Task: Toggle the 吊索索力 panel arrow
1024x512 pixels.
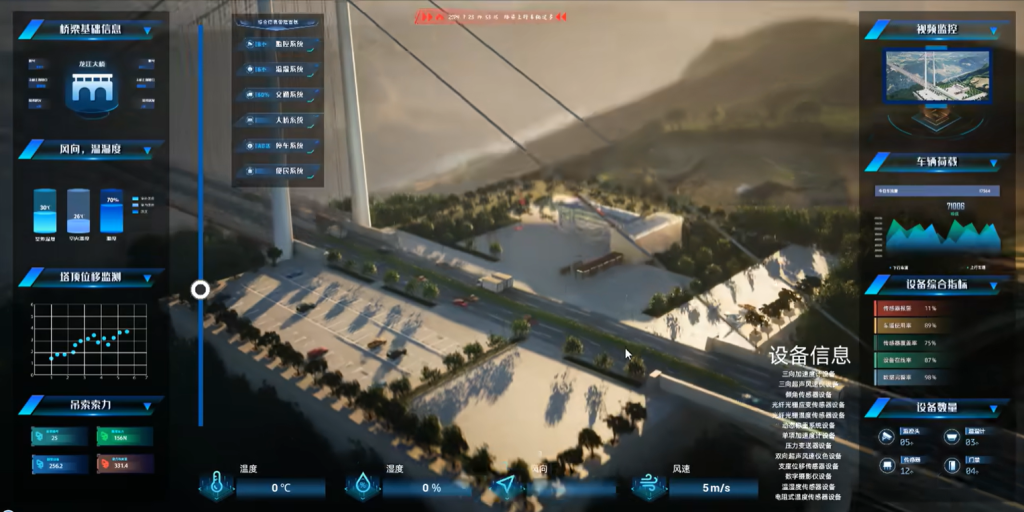Action: pos(148,406)
